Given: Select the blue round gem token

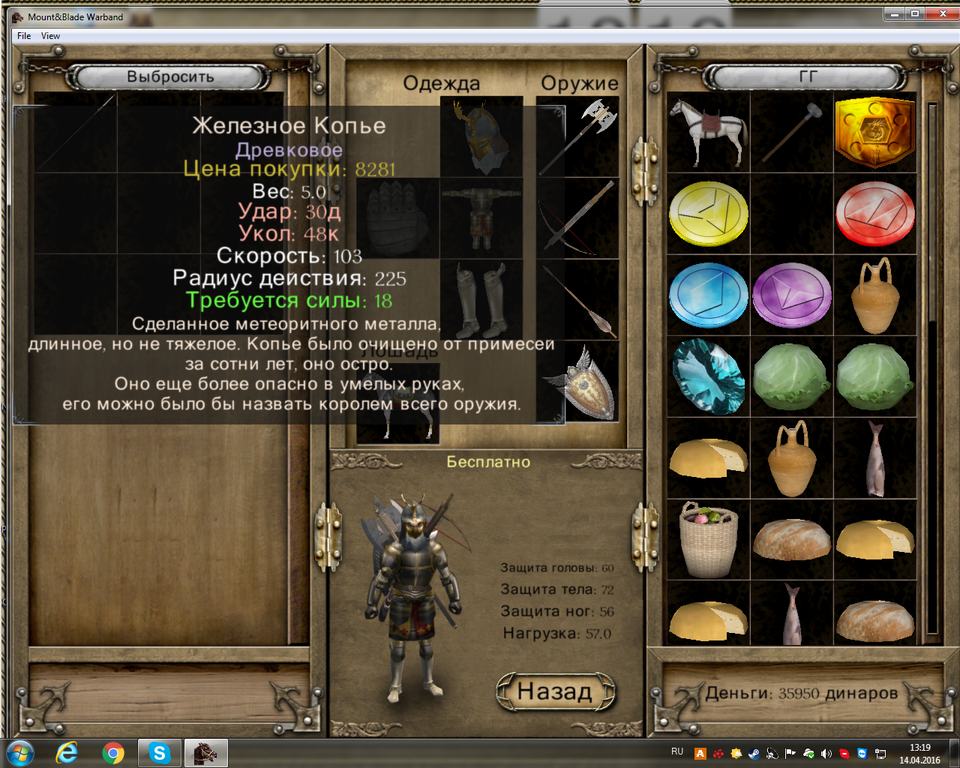Looking at the screenshot, I should click(708, 296).
